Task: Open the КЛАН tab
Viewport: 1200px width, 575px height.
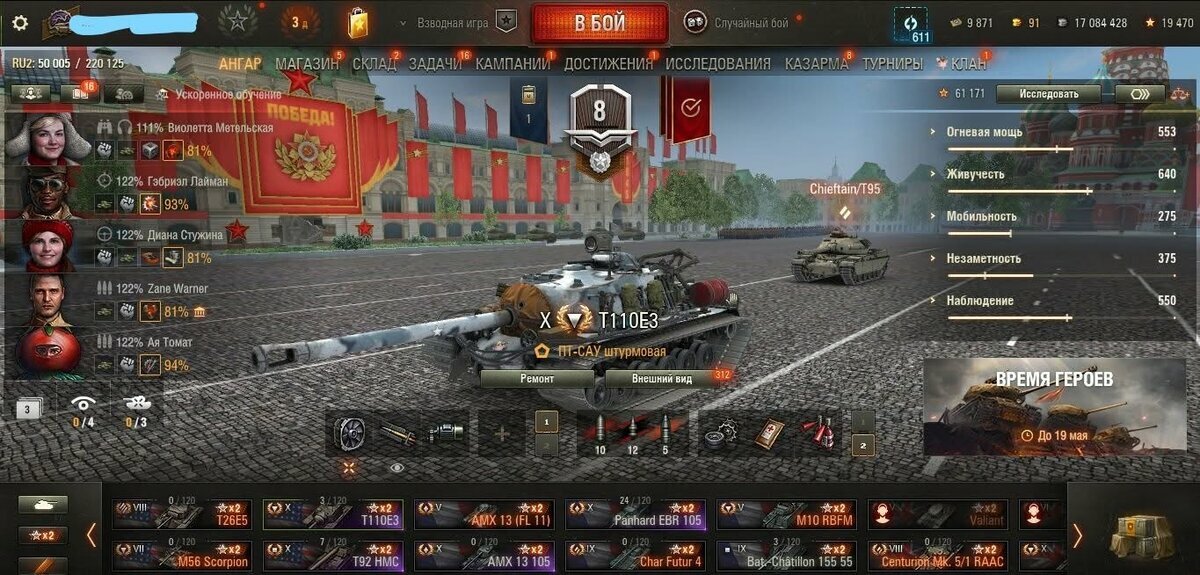Action: pos(966,64)
